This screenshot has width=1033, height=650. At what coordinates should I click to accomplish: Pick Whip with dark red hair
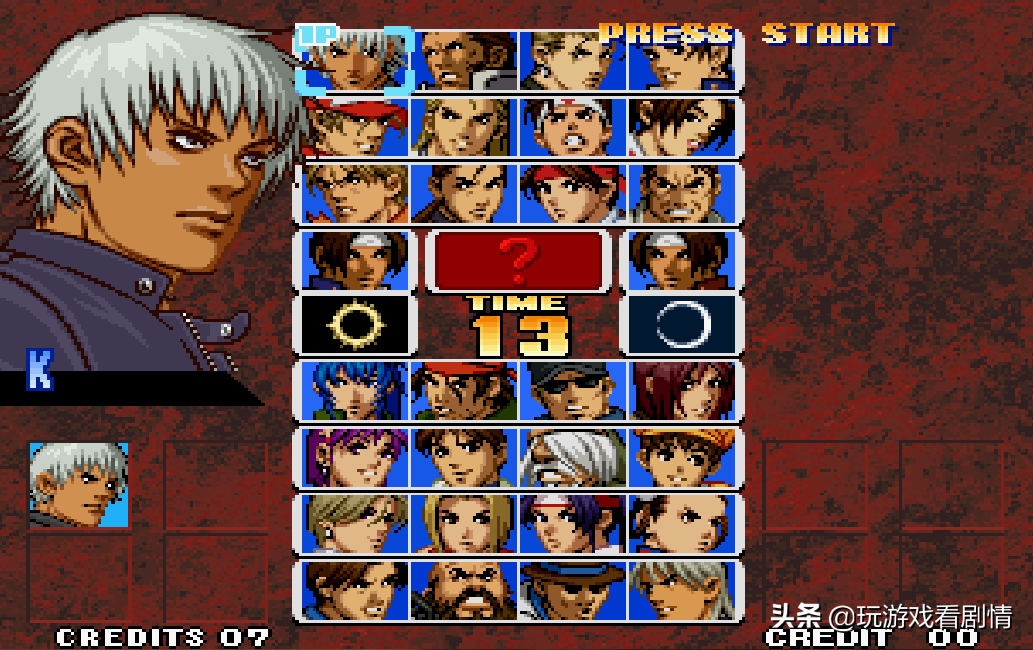(x=681, y=391)
